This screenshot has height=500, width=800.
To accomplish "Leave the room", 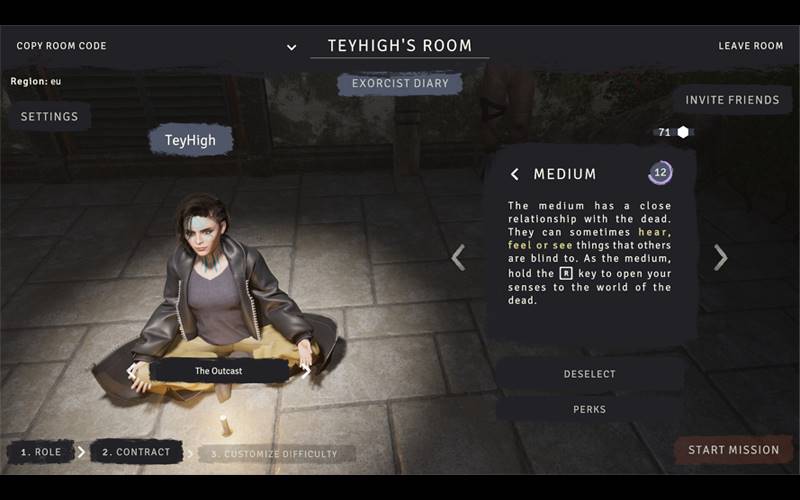I will [x=750, y=46].
